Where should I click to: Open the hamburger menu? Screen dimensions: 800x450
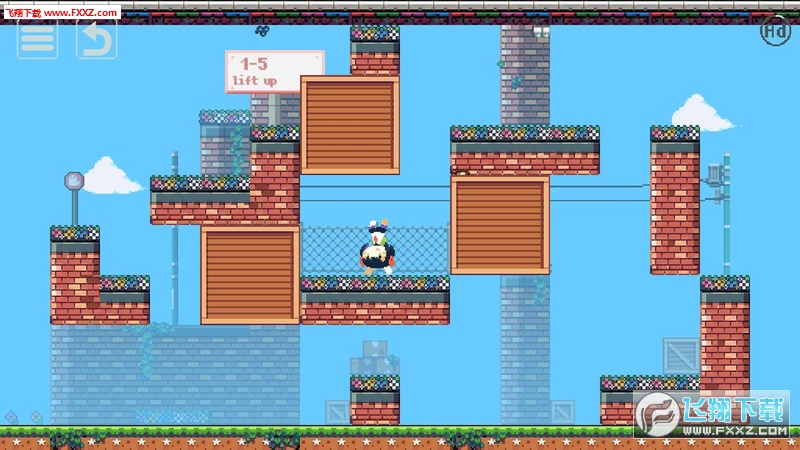tap(37, 38)
